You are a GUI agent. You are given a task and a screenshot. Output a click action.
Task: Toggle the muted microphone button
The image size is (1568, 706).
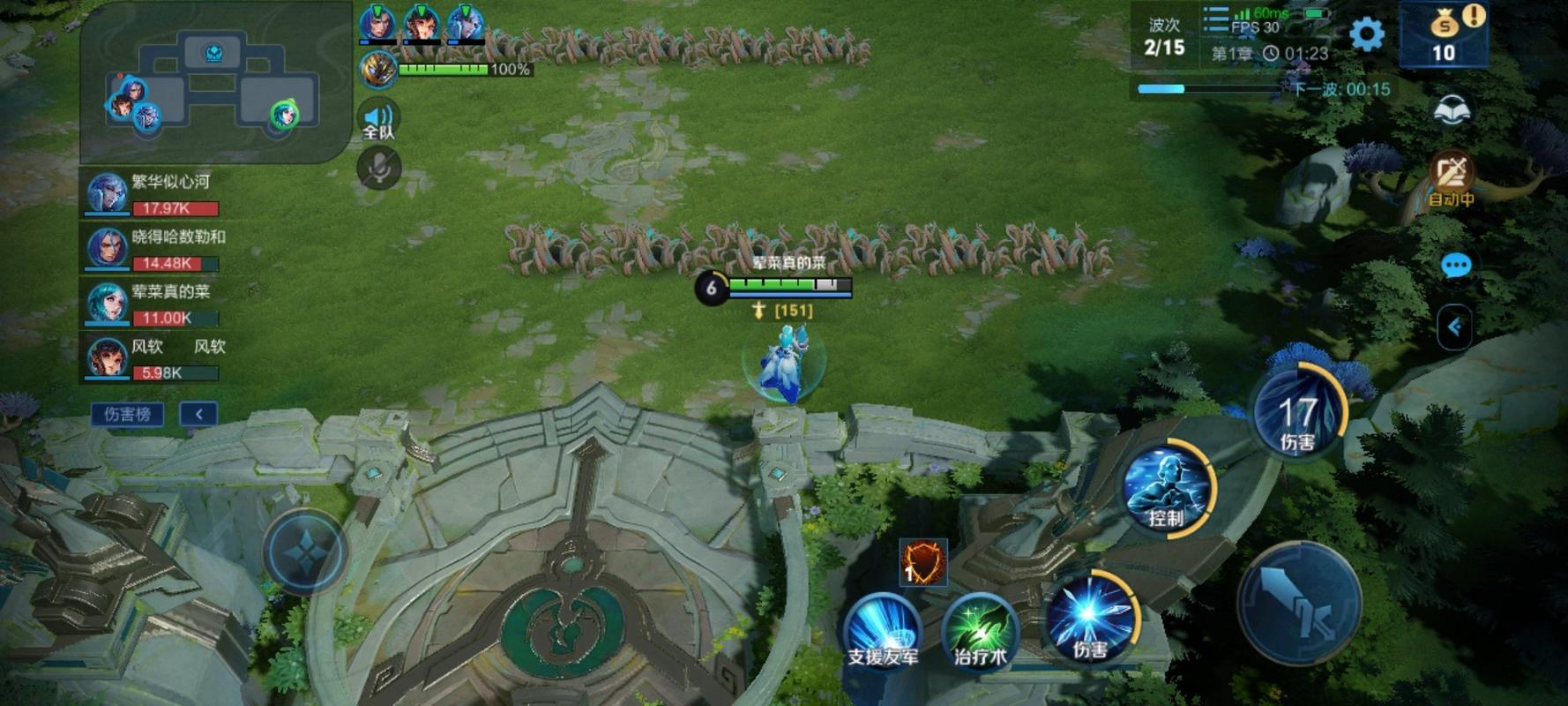pyautogui.click(x=379, y=168)
